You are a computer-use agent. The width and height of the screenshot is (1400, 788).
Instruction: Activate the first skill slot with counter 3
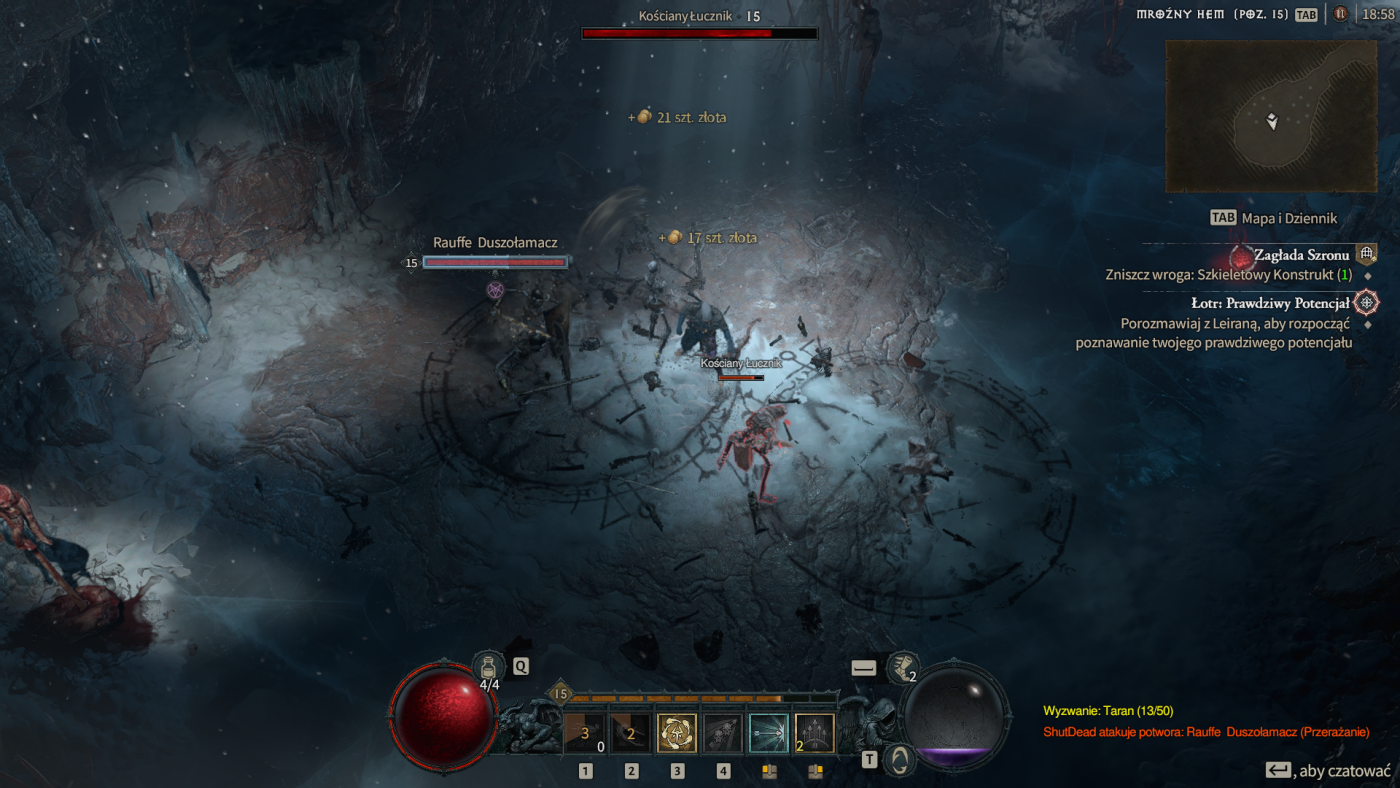(585, 733)
